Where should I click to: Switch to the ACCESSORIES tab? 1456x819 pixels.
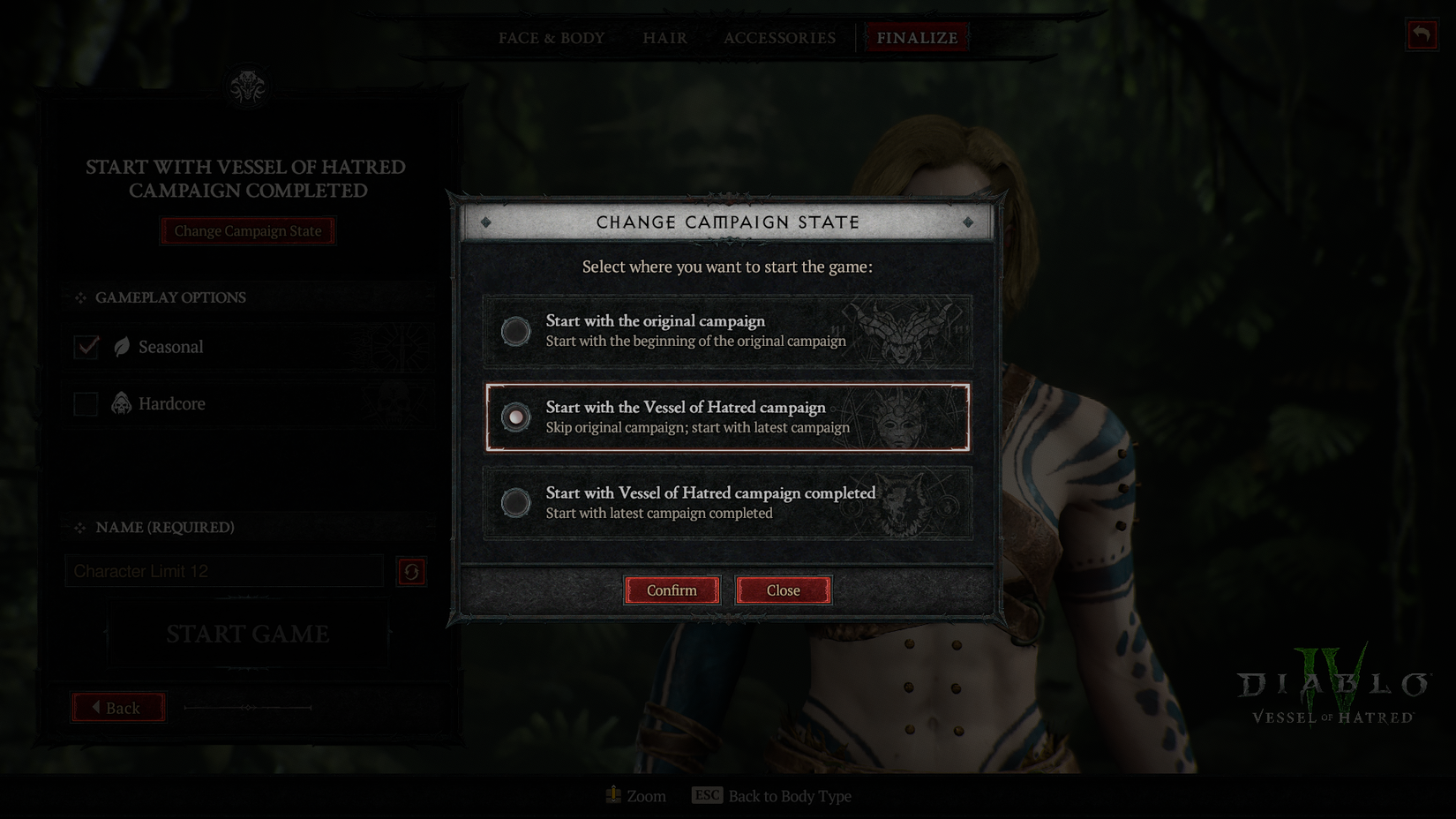(x=779, y=37)
